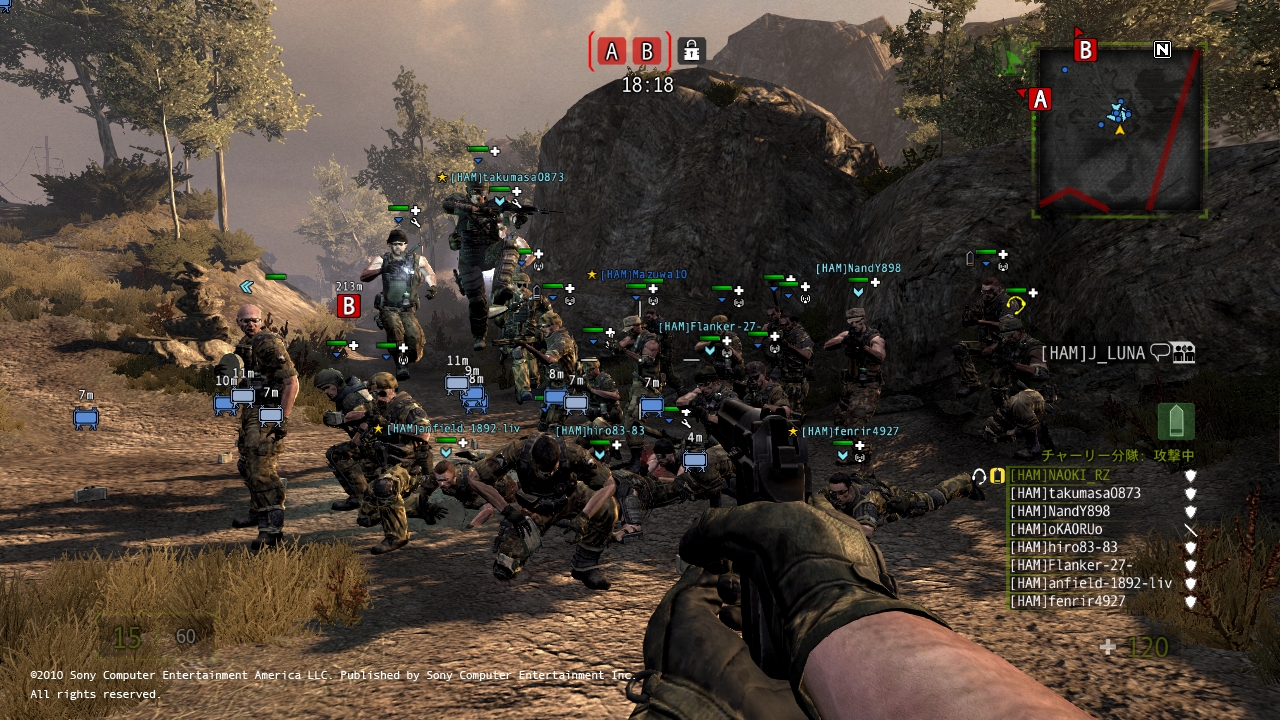Select objective B in the top objective bar

(648, 51)
